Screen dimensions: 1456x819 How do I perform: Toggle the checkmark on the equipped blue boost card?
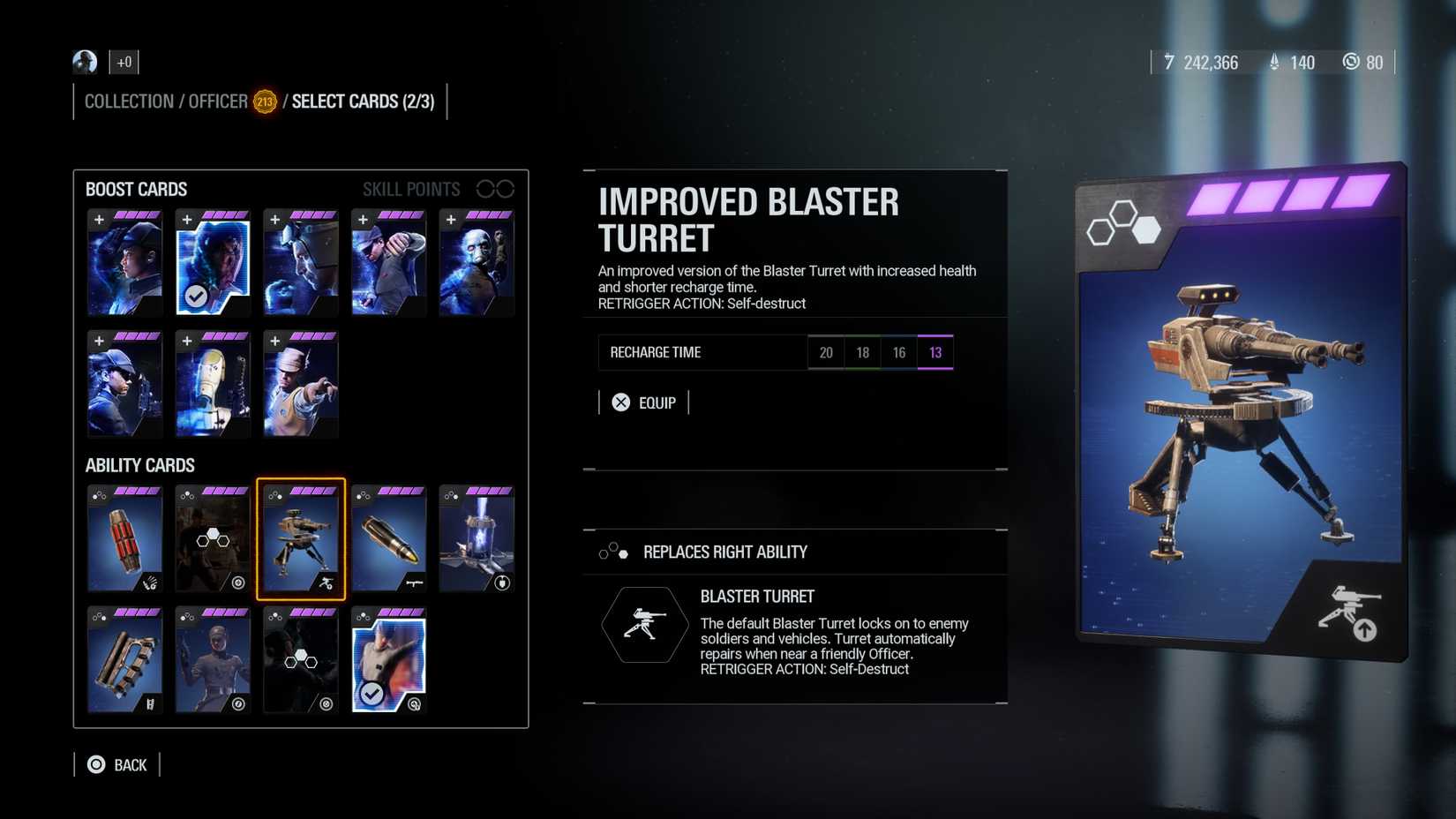198,297
